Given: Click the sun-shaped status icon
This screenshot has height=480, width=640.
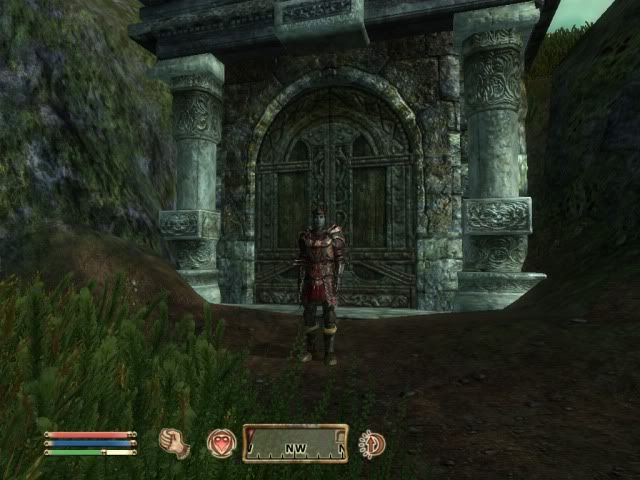Looking at the screenshot, I should point(372,443).
